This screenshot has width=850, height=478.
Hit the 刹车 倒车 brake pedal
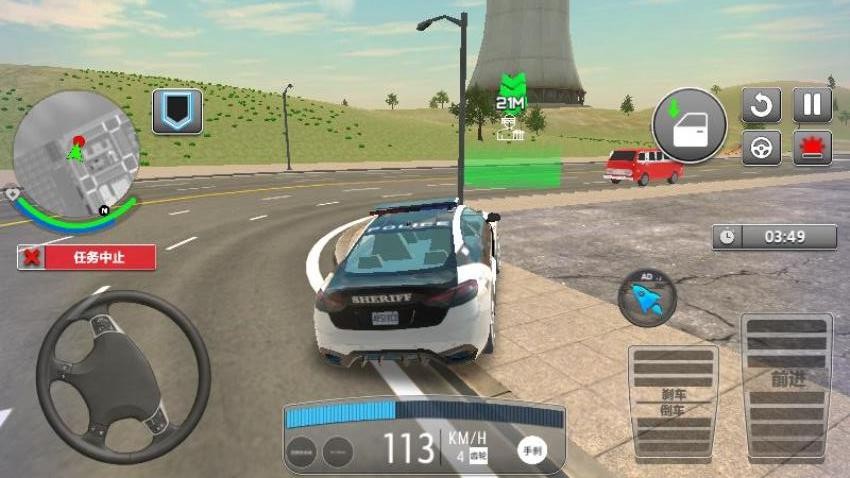coord(672,402)
